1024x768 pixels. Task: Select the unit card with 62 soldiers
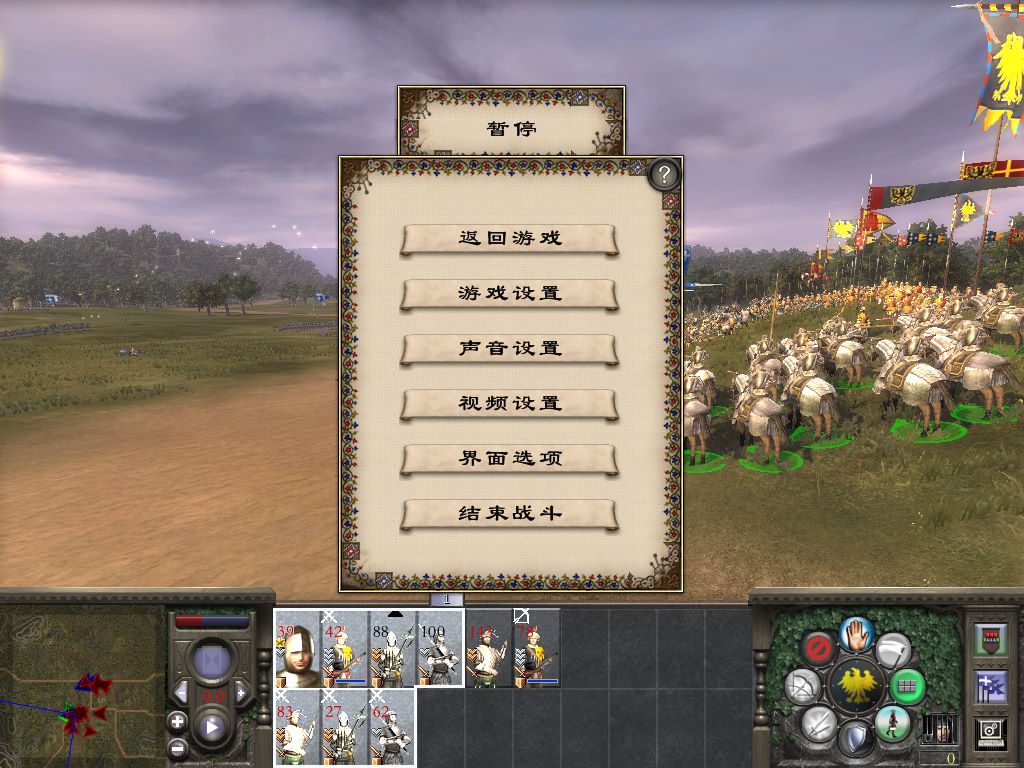391,727
